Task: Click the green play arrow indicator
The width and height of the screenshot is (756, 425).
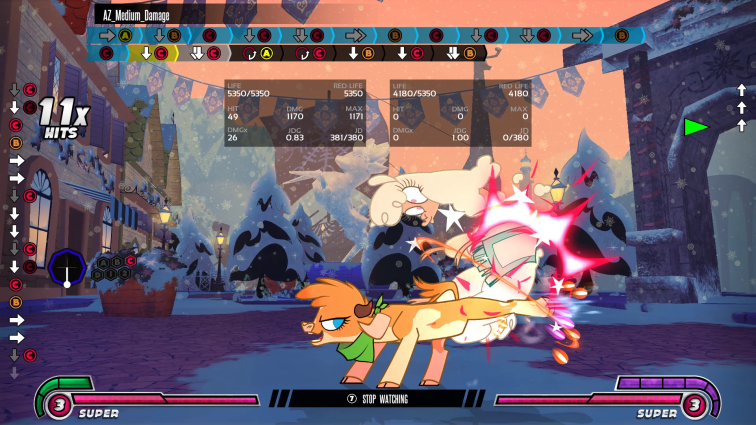Action: click(696, 127)
